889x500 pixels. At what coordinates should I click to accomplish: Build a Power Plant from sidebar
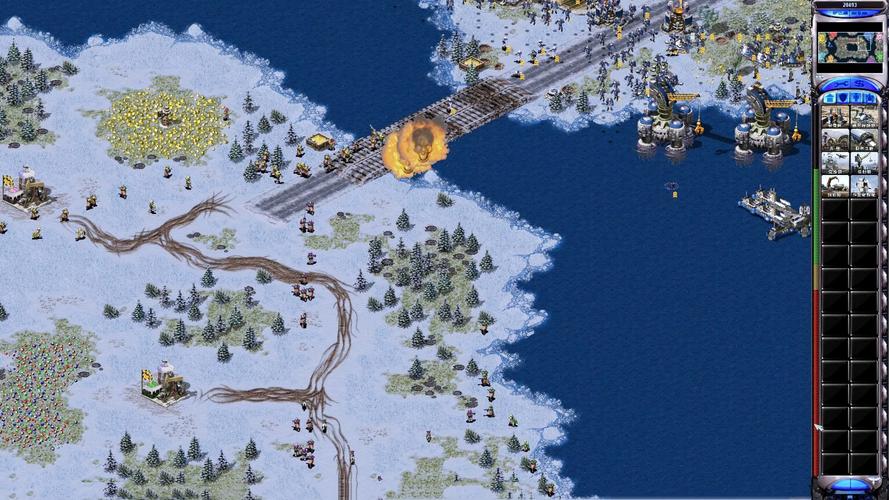pyautogui.click(x=835, y=117)
